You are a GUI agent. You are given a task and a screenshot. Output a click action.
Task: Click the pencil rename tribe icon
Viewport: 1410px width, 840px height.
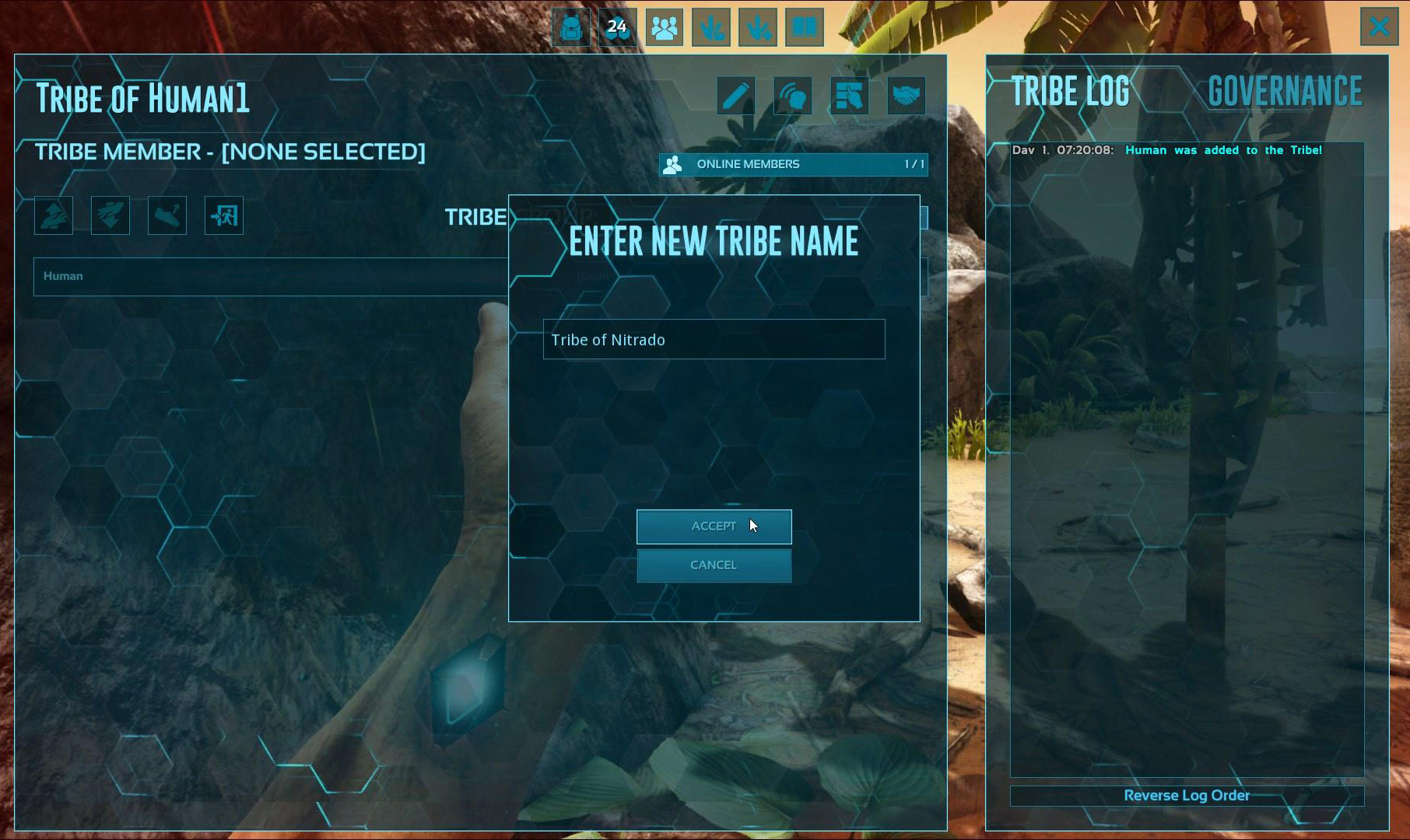click(x=735, y=96)
